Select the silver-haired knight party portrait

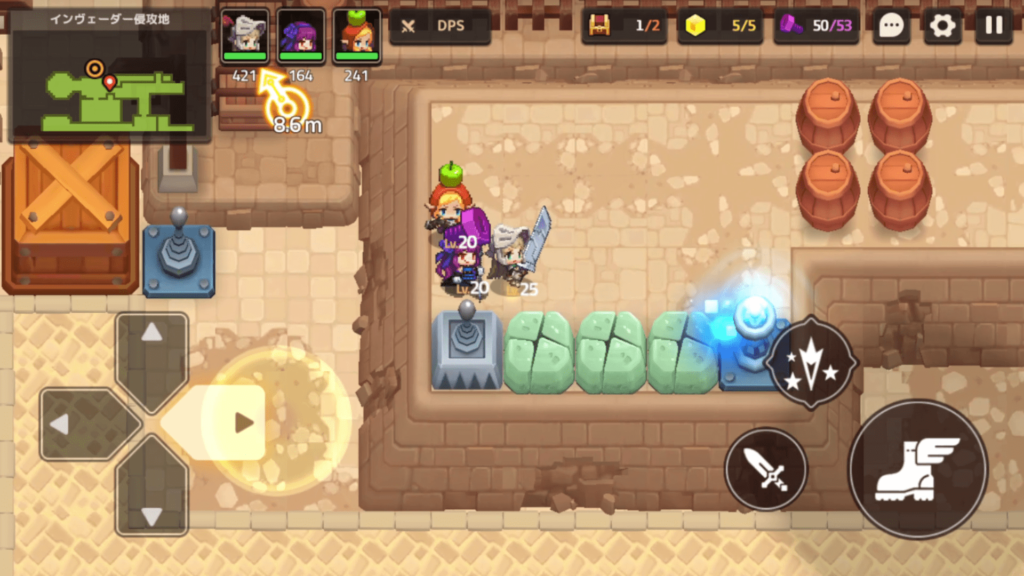[x=244, y=35]
